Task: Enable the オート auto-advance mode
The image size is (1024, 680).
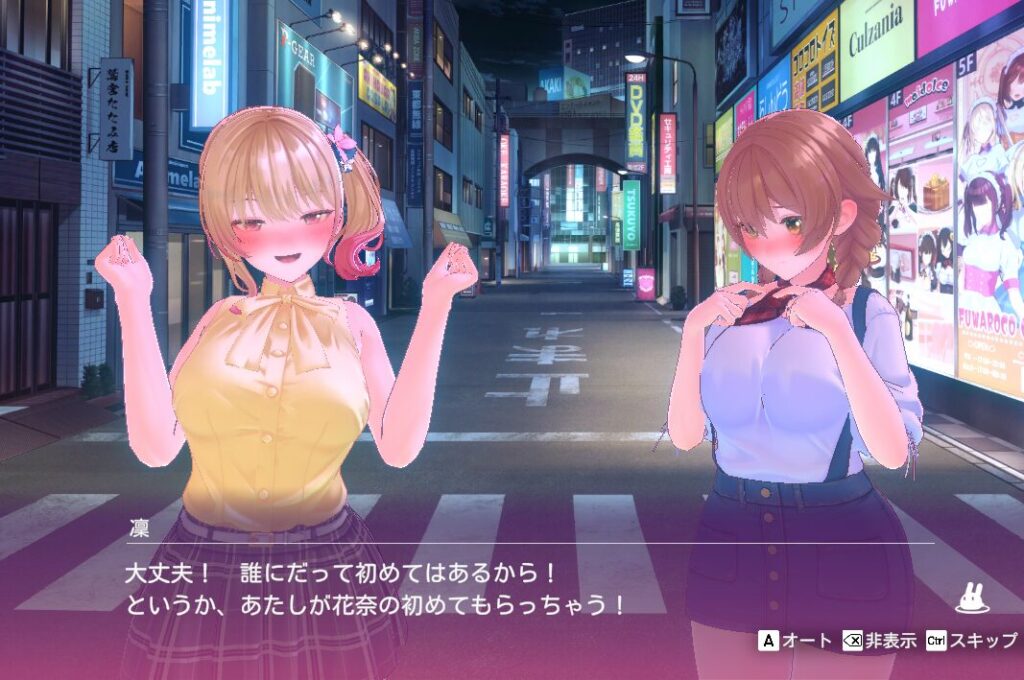Action: (x=795, y=641)
